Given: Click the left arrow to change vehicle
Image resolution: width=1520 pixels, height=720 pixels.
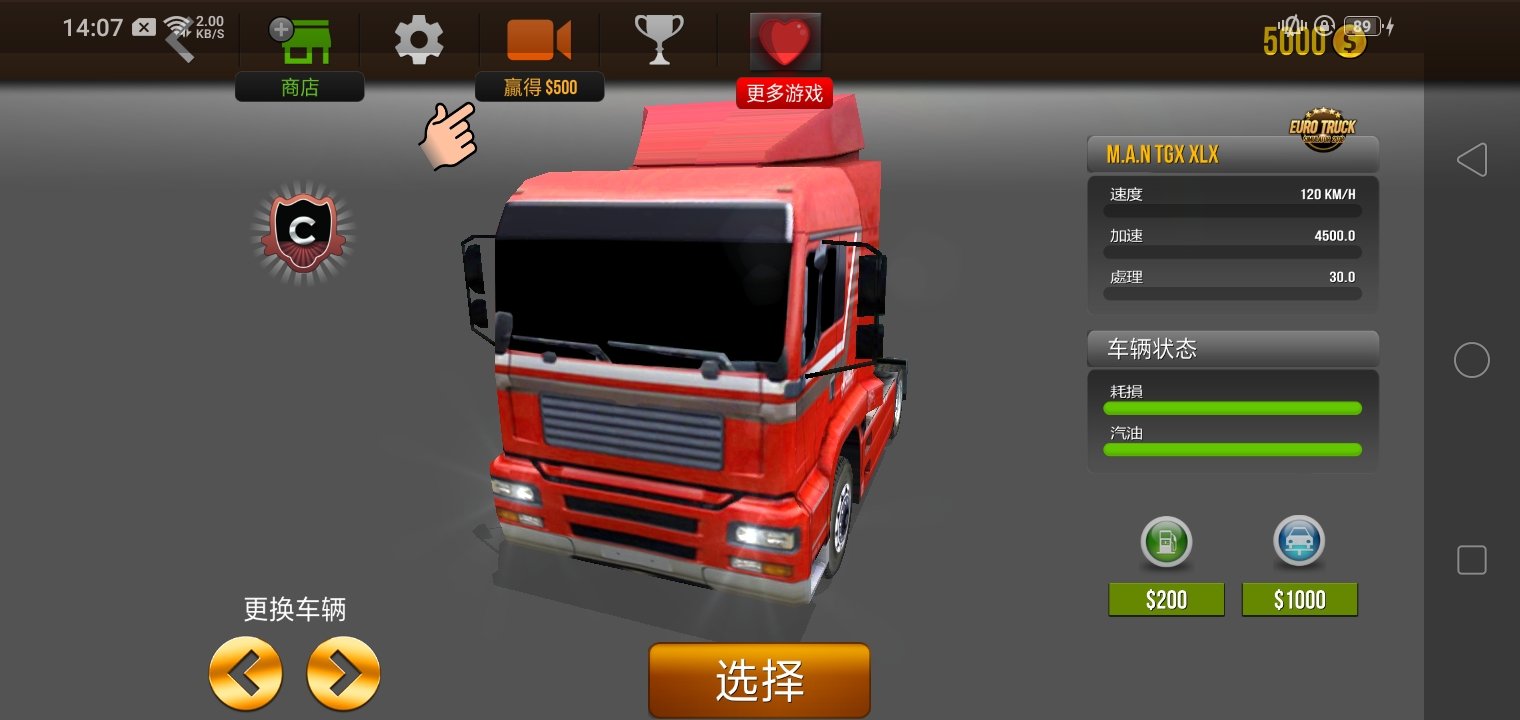Looking at the screenshot, I should click(x=246, y=674).
